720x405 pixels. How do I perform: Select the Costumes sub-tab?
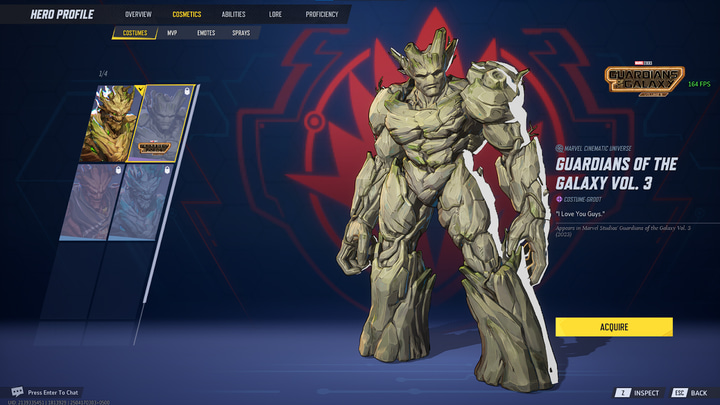[x=134, y=33]
